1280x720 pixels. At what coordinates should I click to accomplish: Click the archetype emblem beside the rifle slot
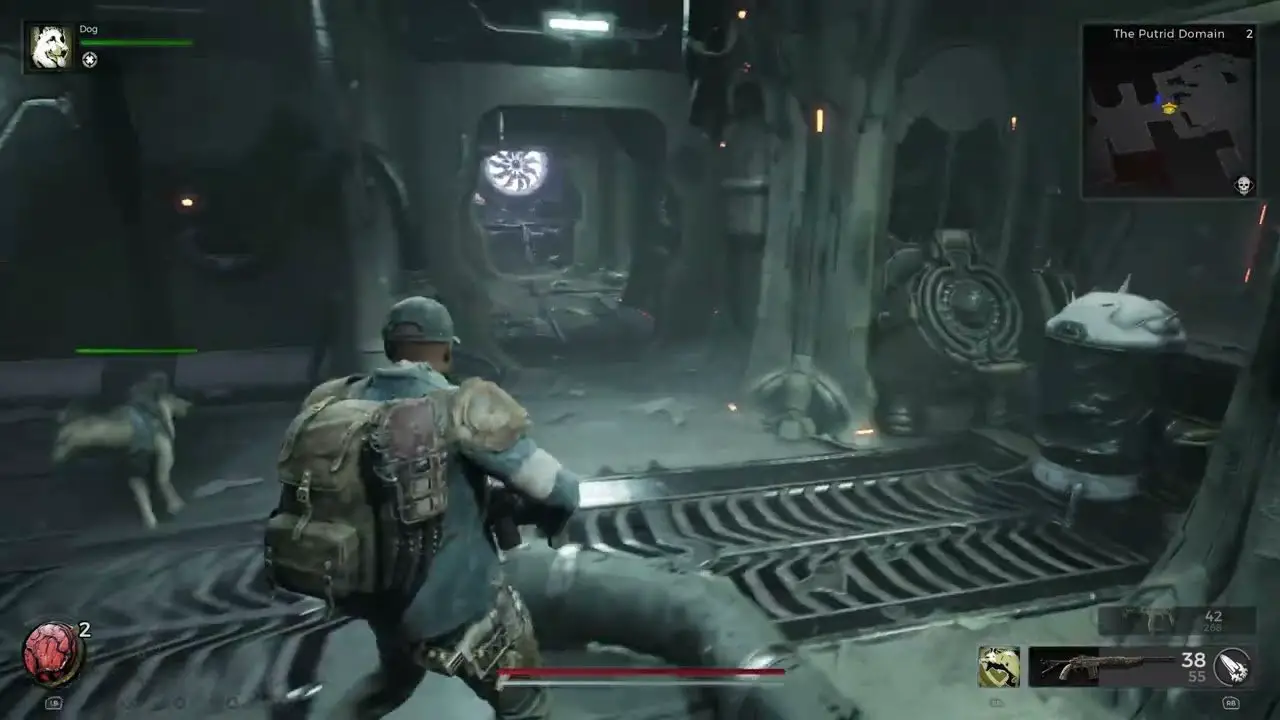(x=998, y=665)
